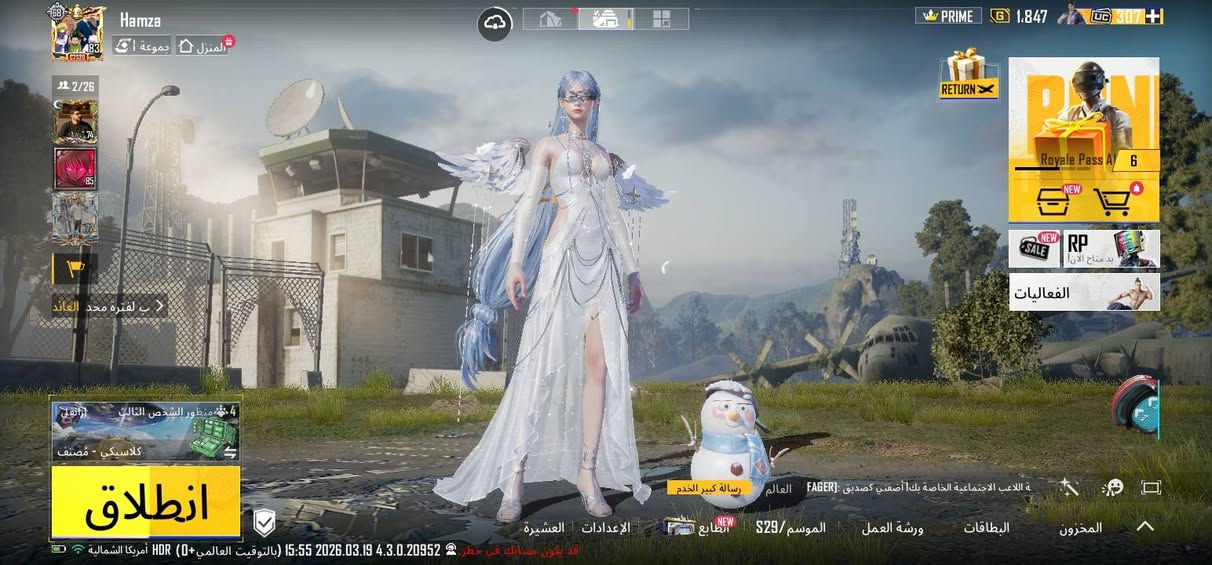Viewport: 1212px width, 565px height.
Task: Open the RETURN gift box event
Action: 968,75
